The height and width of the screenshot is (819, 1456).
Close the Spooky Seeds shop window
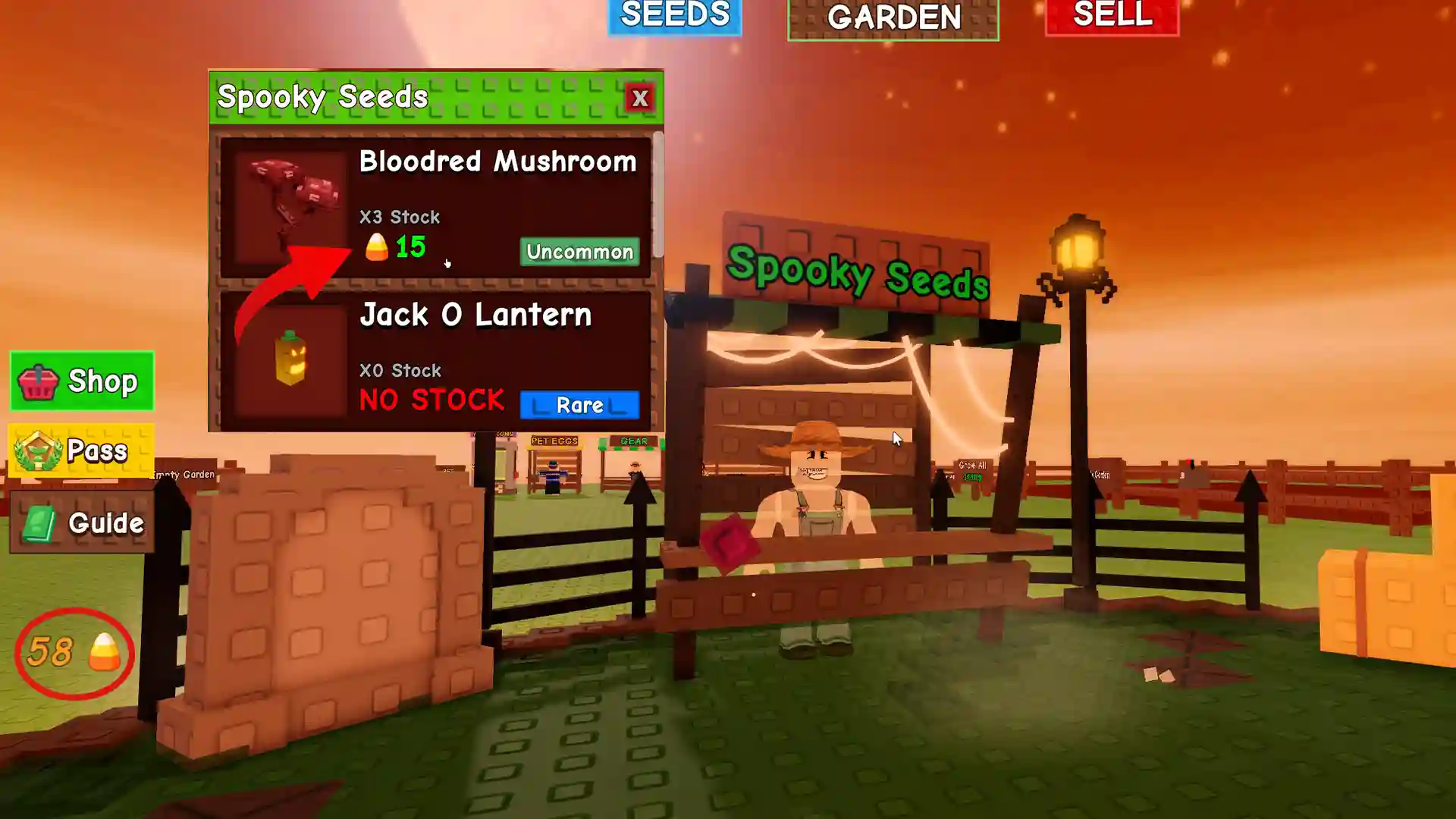coord(640,98)
